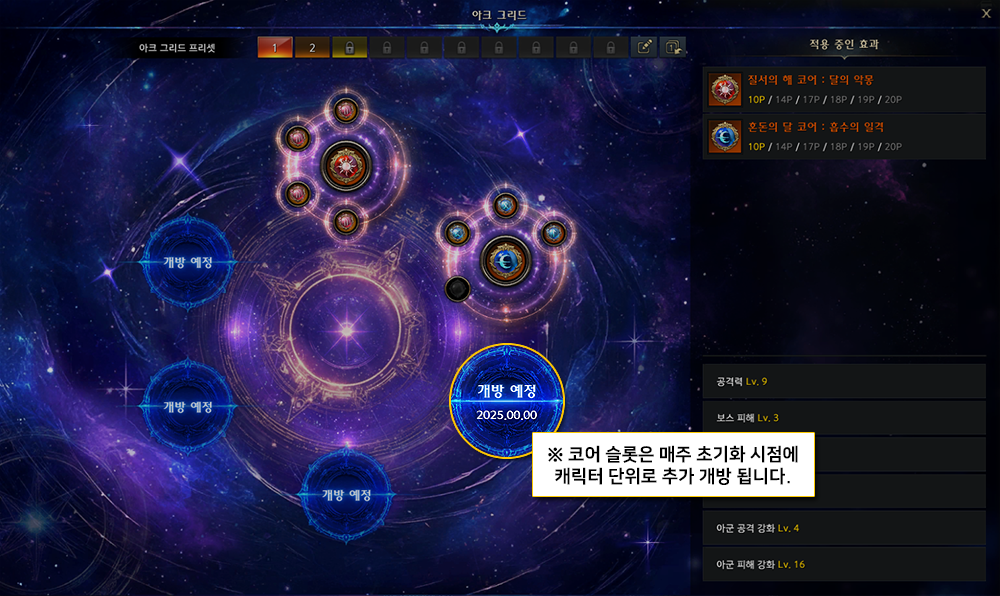This screenshot has width=1000, height=596.
Task: Select the 아군 공격 강화 Lv. 4 row
Action: pyautogui.click(x=846, y=527)
